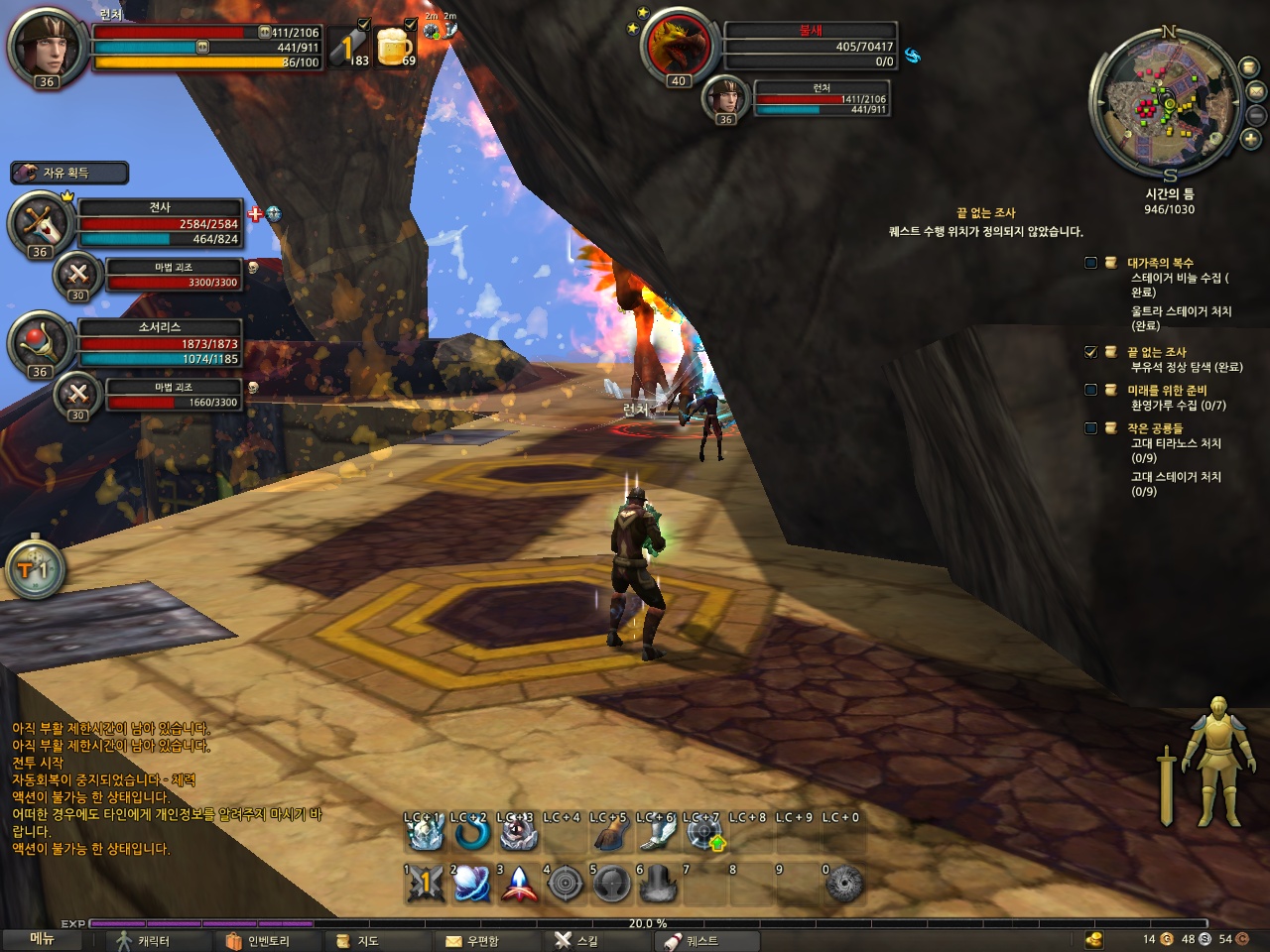1270x952 pixels.
Task: Open the 퀘스트 quest log
Action: coord(692,940)
